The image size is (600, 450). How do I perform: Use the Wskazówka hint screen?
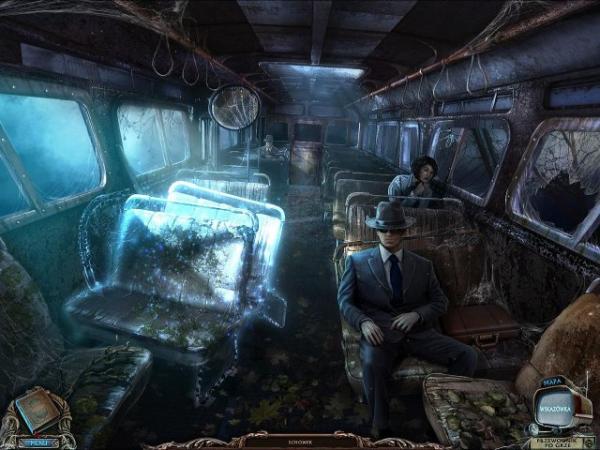coord(554,411)
